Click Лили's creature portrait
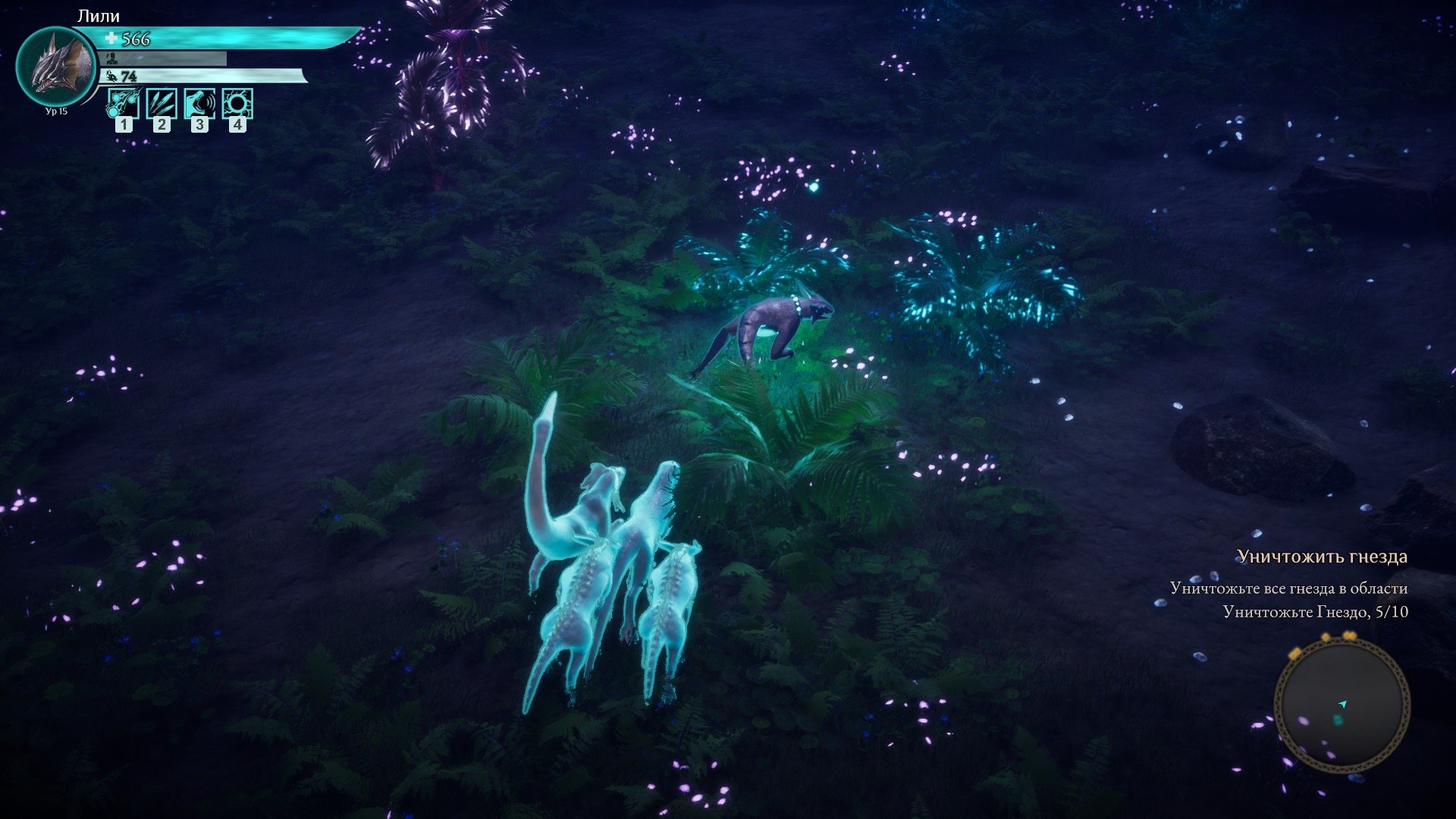Image resolution: width=1456 pixels, height=819 pixels. coord(56,67)
